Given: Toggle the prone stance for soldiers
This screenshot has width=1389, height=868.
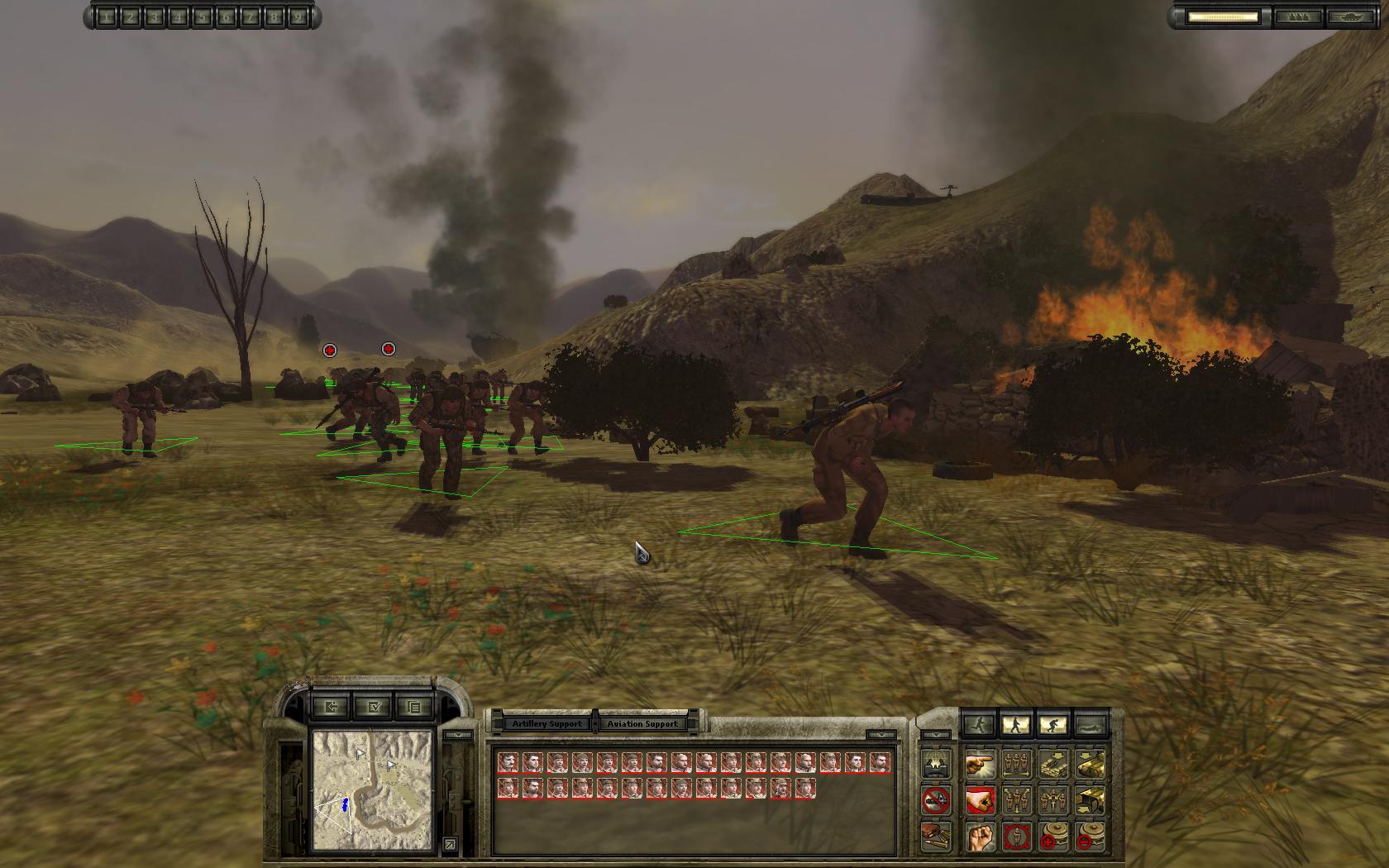Looking at the screenshot, I should pos(1090,724).
